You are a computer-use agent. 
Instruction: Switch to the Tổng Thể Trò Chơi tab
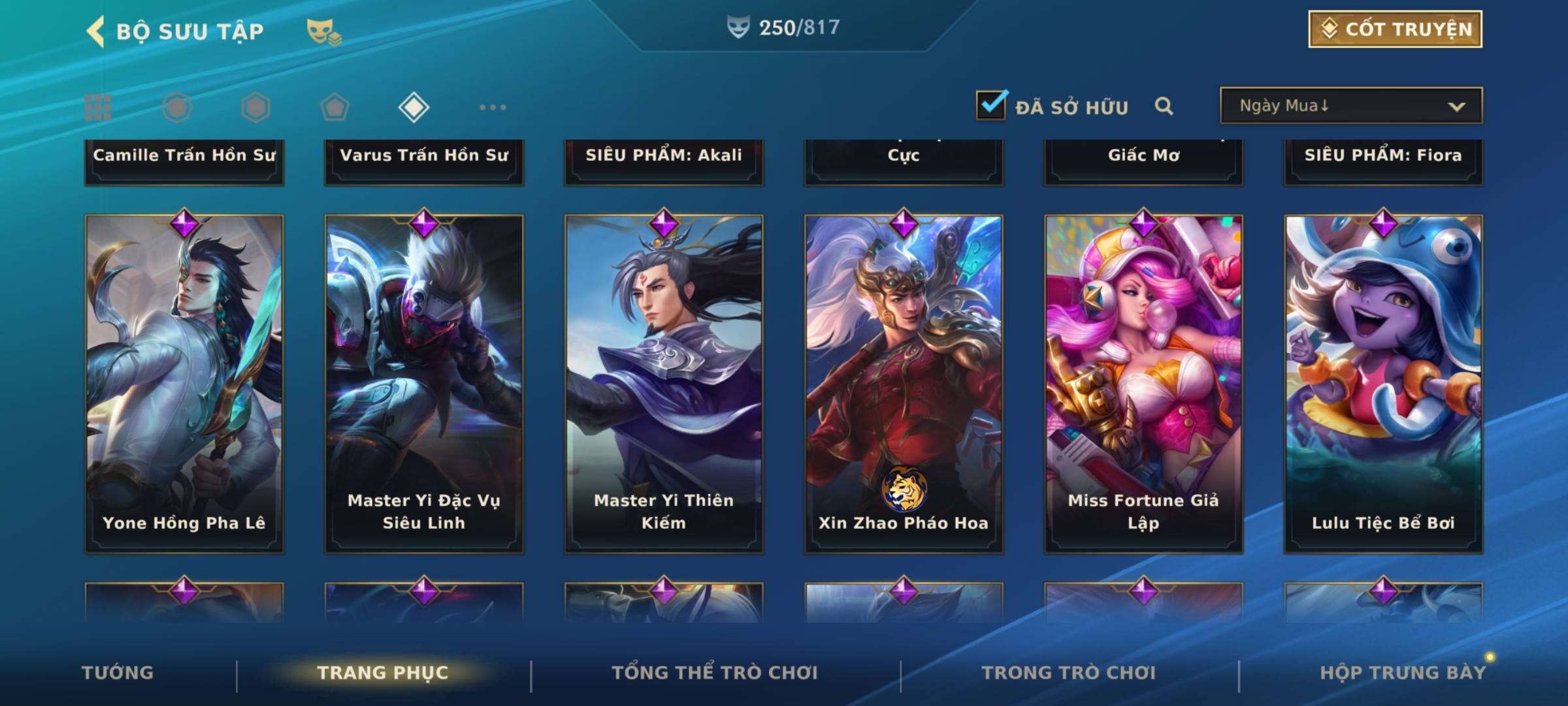click(x=715, y=673)
